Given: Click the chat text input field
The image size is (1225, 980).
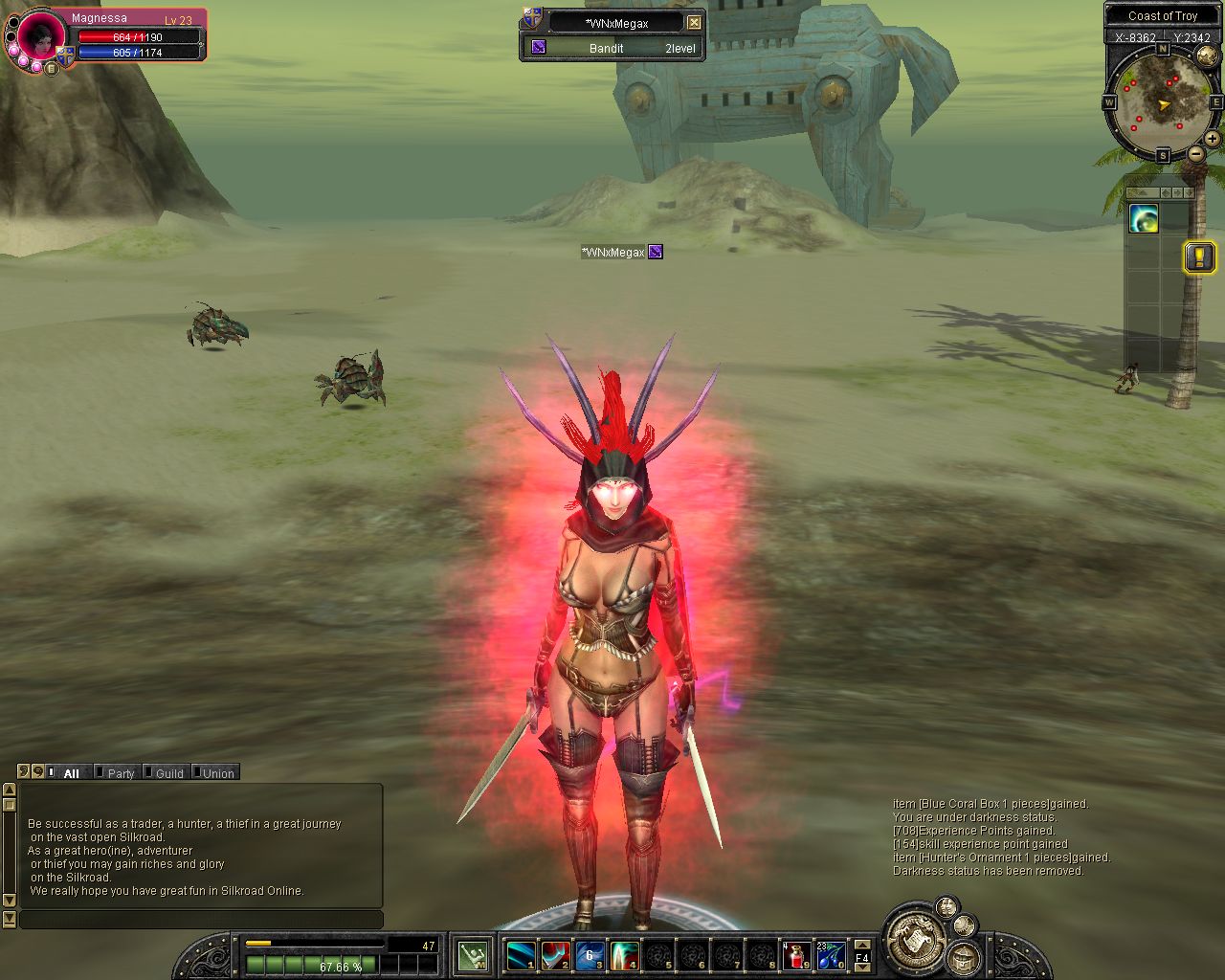Looking at the screenshot, I should tap(201, 920).
